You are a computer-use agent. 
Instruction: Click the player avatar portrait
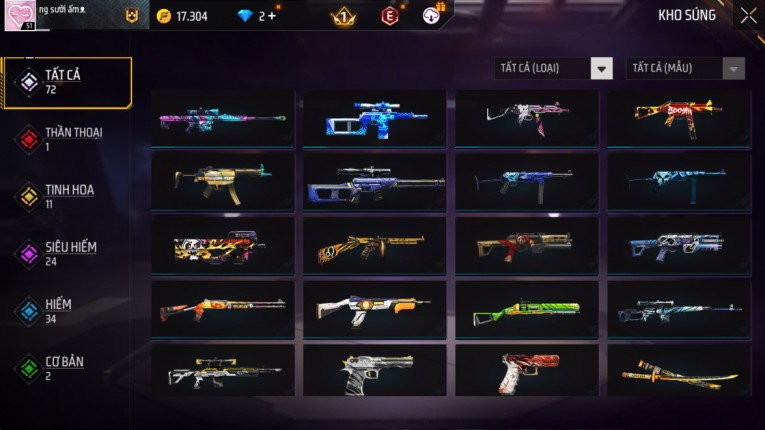[x=24, y=16]
